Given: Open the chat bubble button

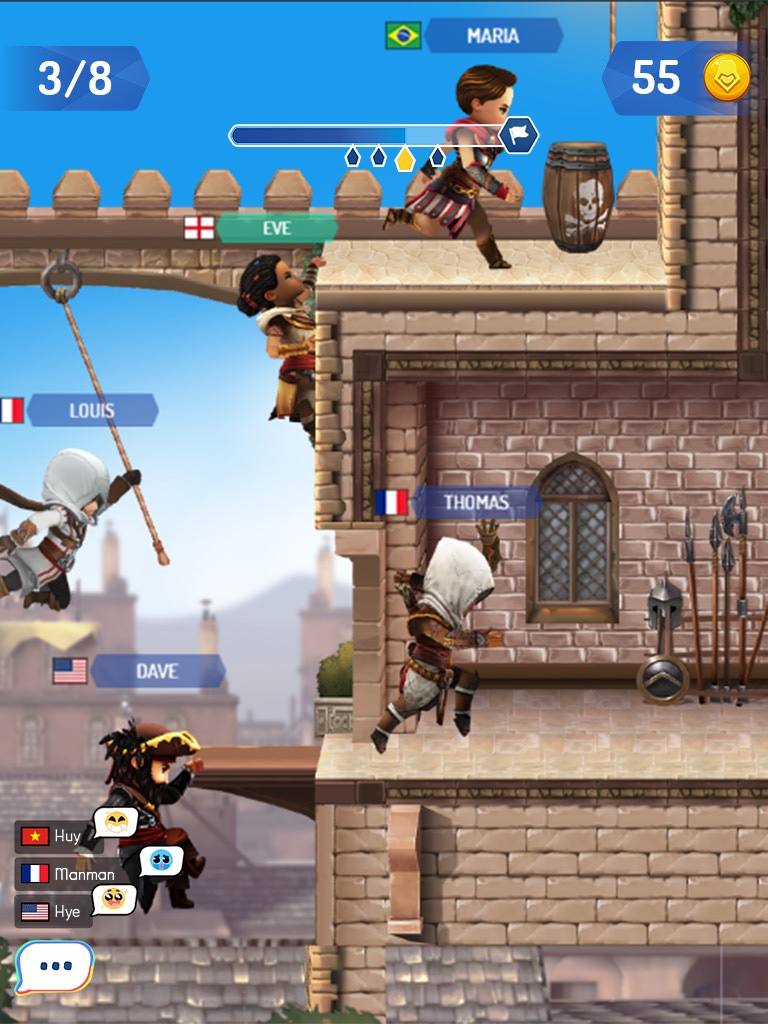Looking at the screenshot, I should 54,967.
